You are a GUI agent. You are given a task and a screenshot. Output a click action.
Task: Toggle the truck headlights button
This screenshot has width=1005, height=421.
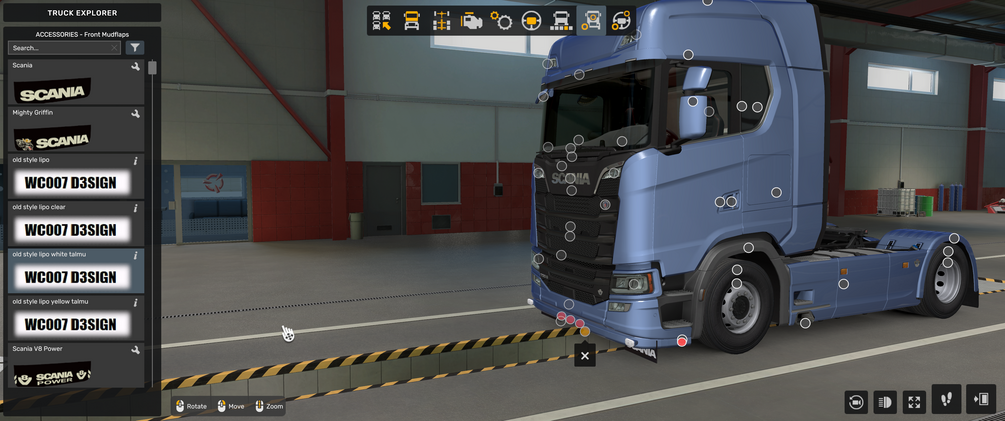(885, 402)
